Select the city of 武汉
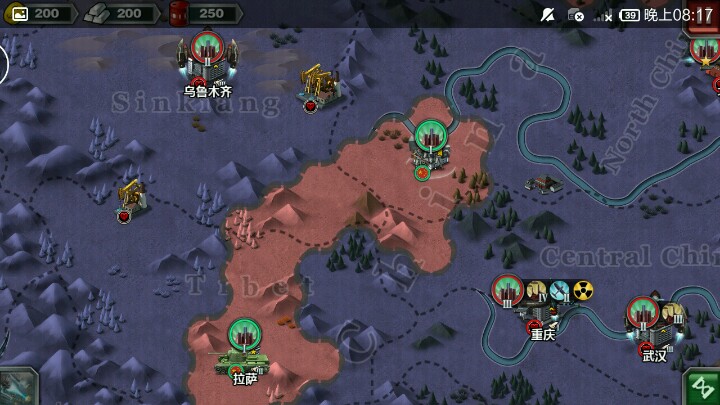 click(x=644, y=315)
